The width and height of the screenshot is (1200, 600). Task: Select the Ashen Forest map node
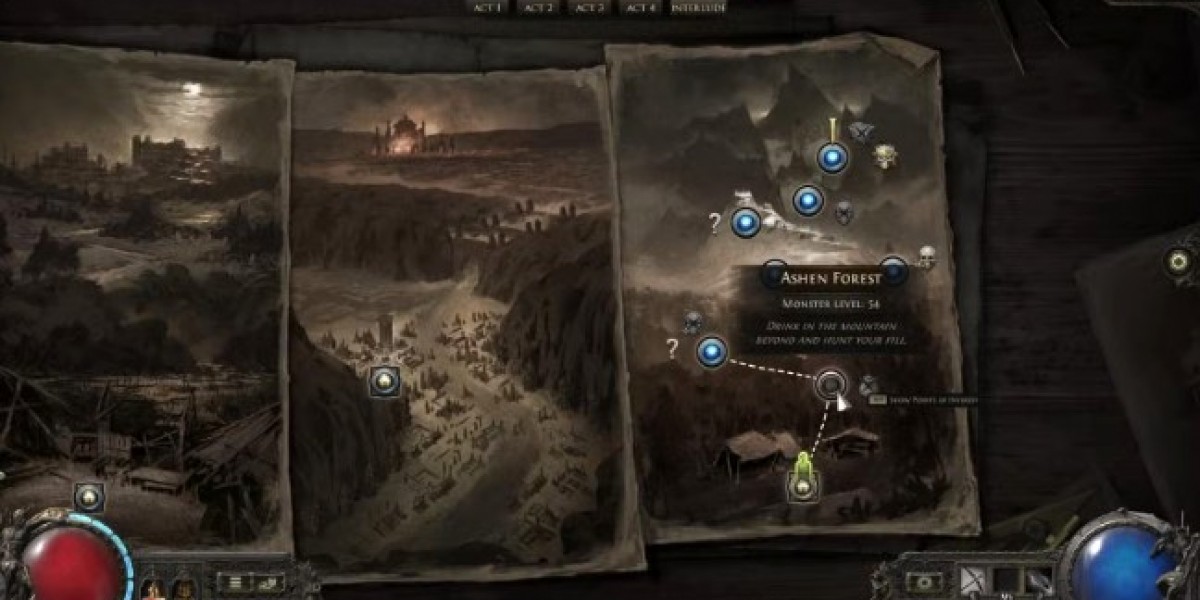(x=830, y=384)
